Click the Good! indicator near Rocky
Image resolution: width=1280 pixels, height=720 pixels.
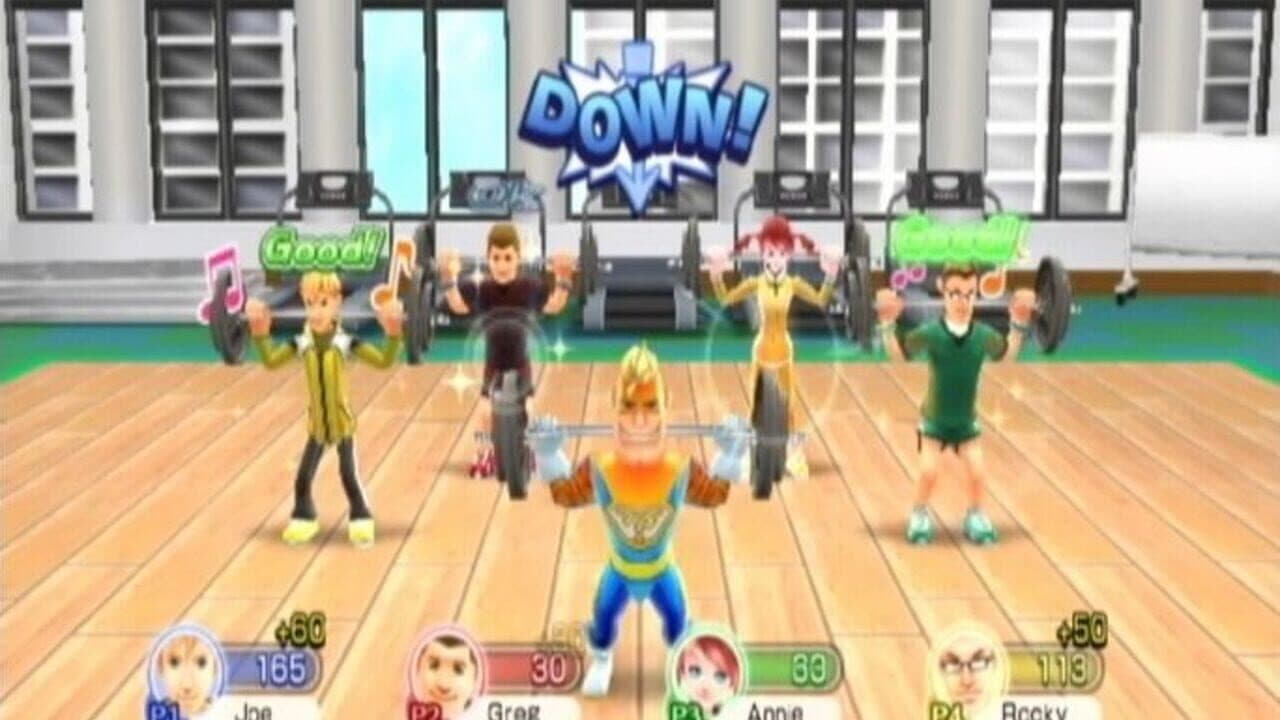coord(958,240)
